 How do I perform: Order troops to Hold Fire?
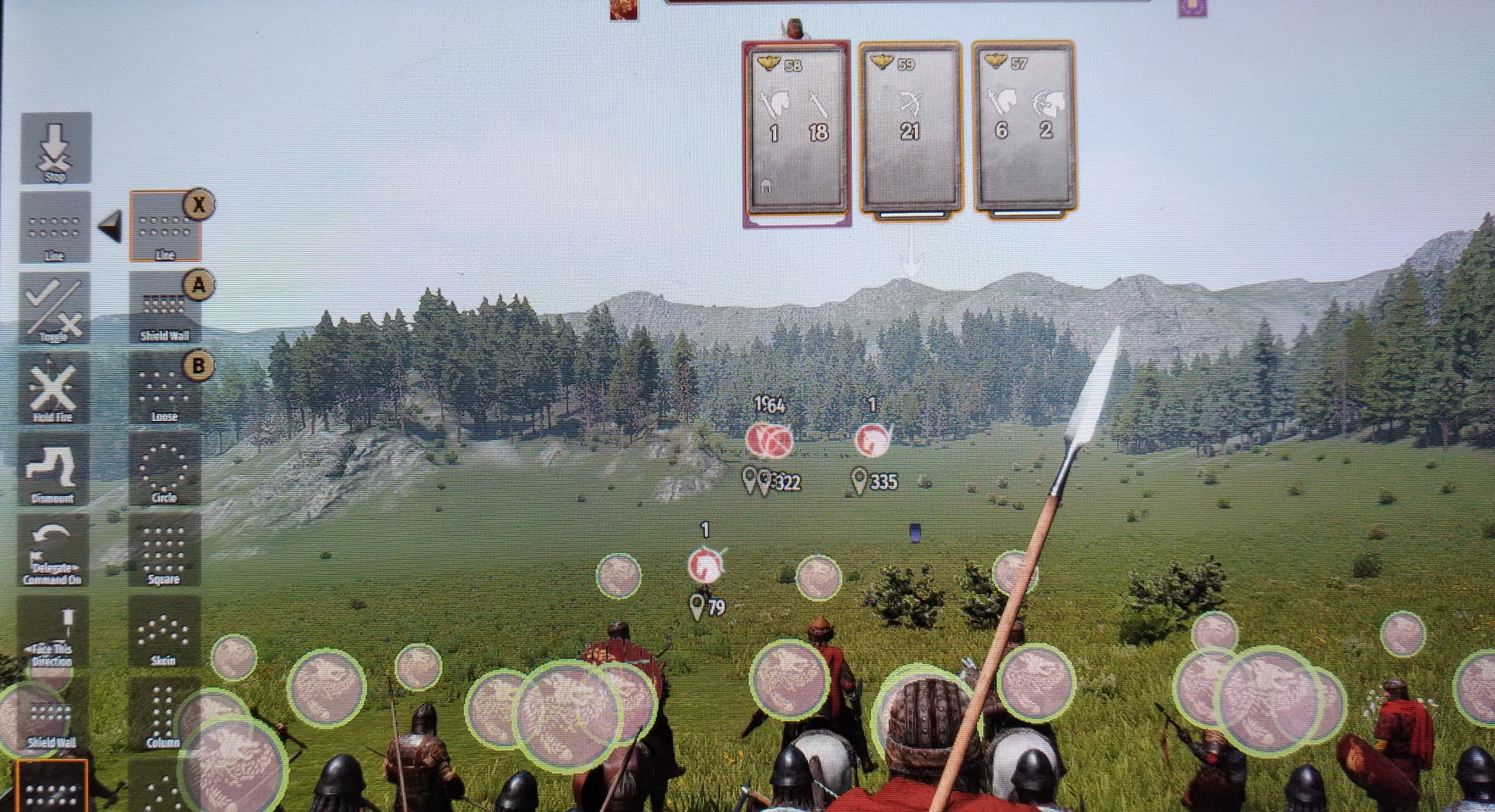click(53, 389)
